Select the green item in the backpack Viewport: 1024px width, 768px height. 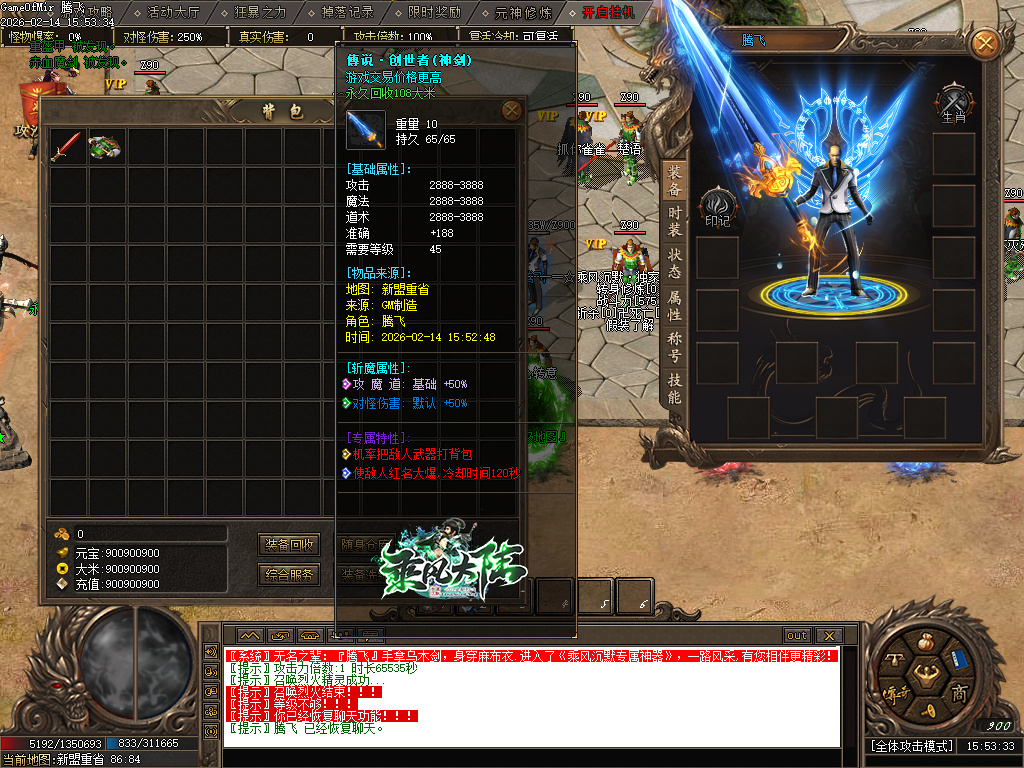[105, 146]
